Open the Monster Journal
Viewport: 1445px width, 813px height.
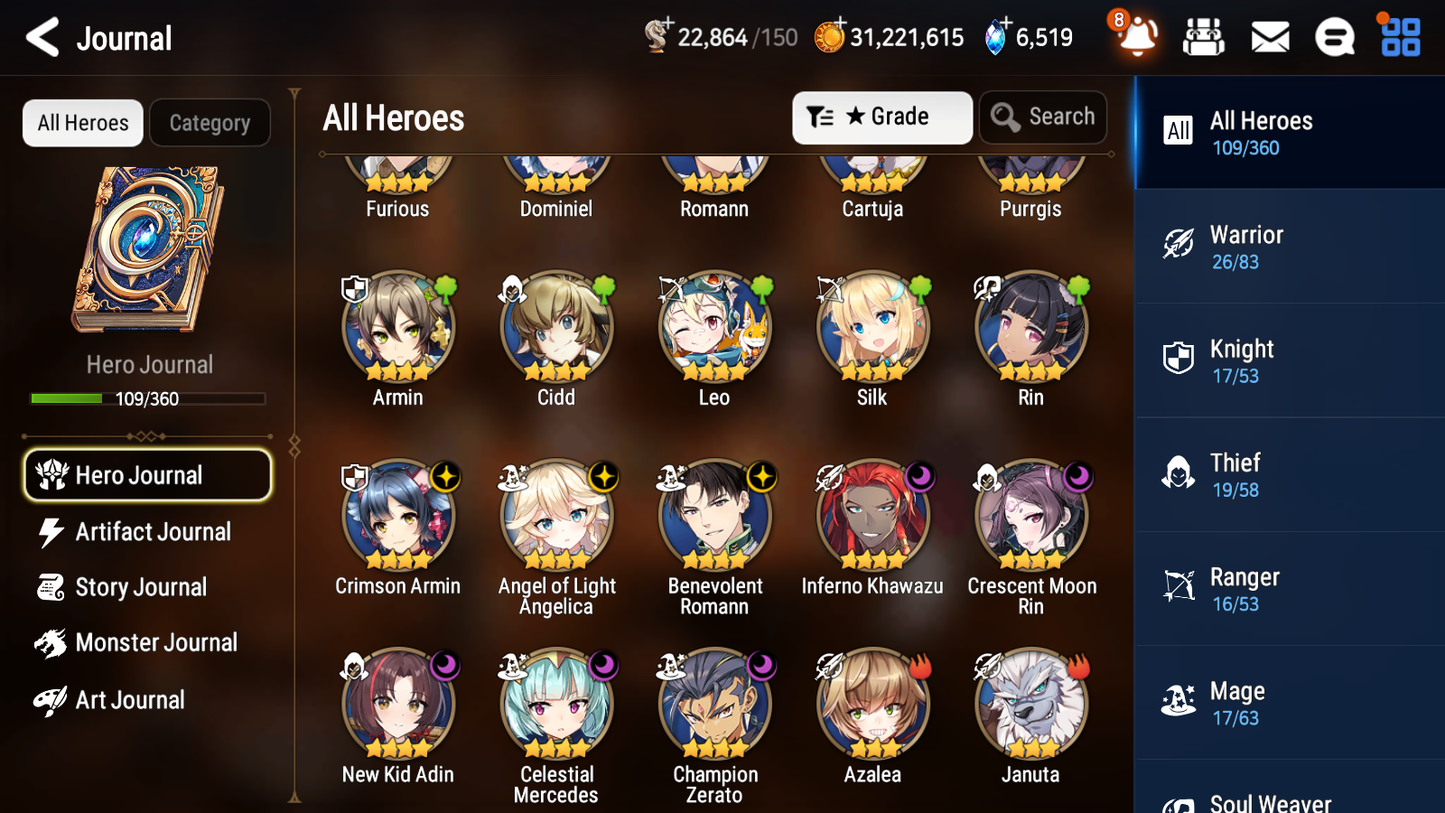155,643
